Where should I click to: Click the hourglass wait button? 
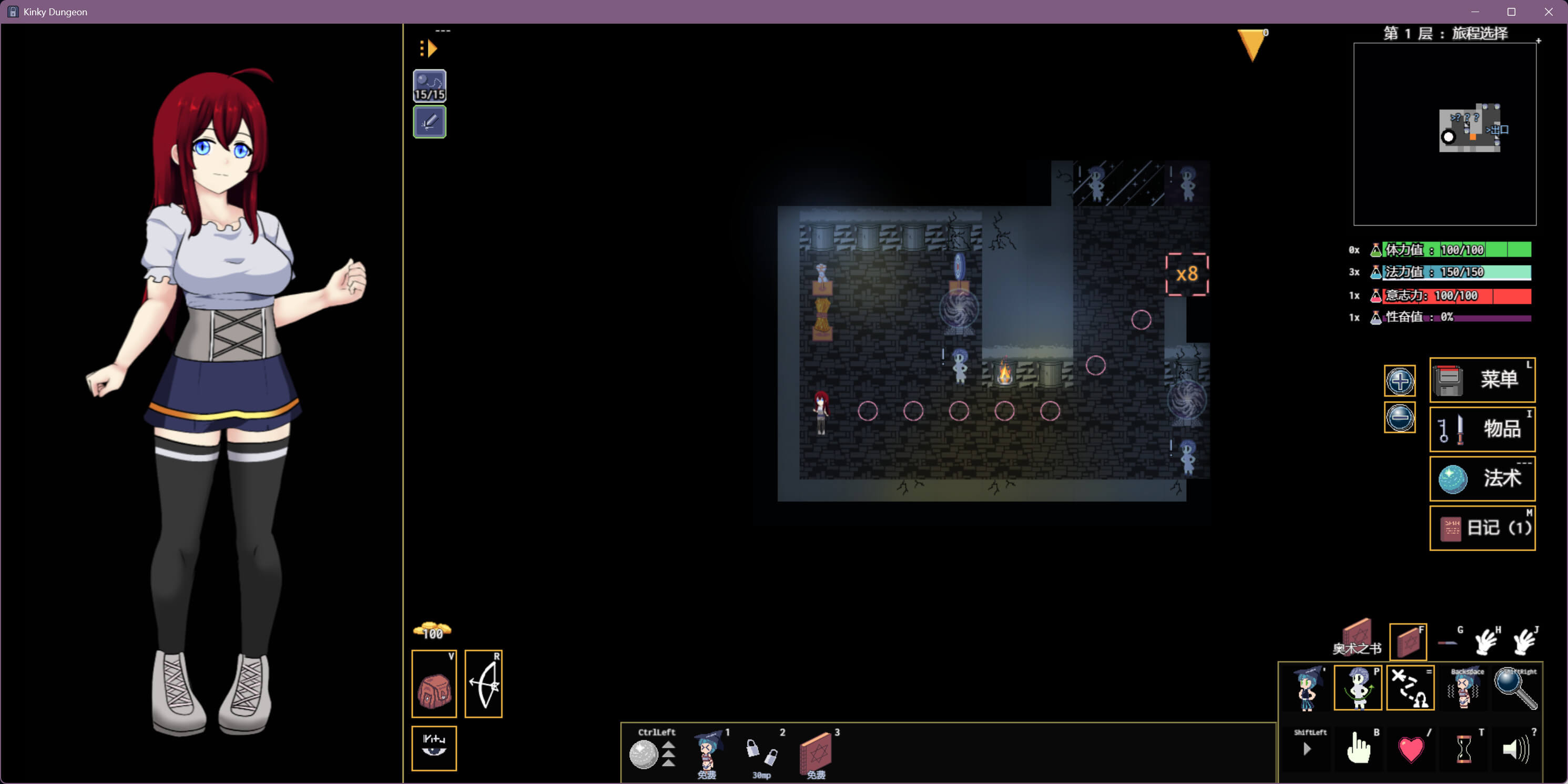coord(1464,749)
